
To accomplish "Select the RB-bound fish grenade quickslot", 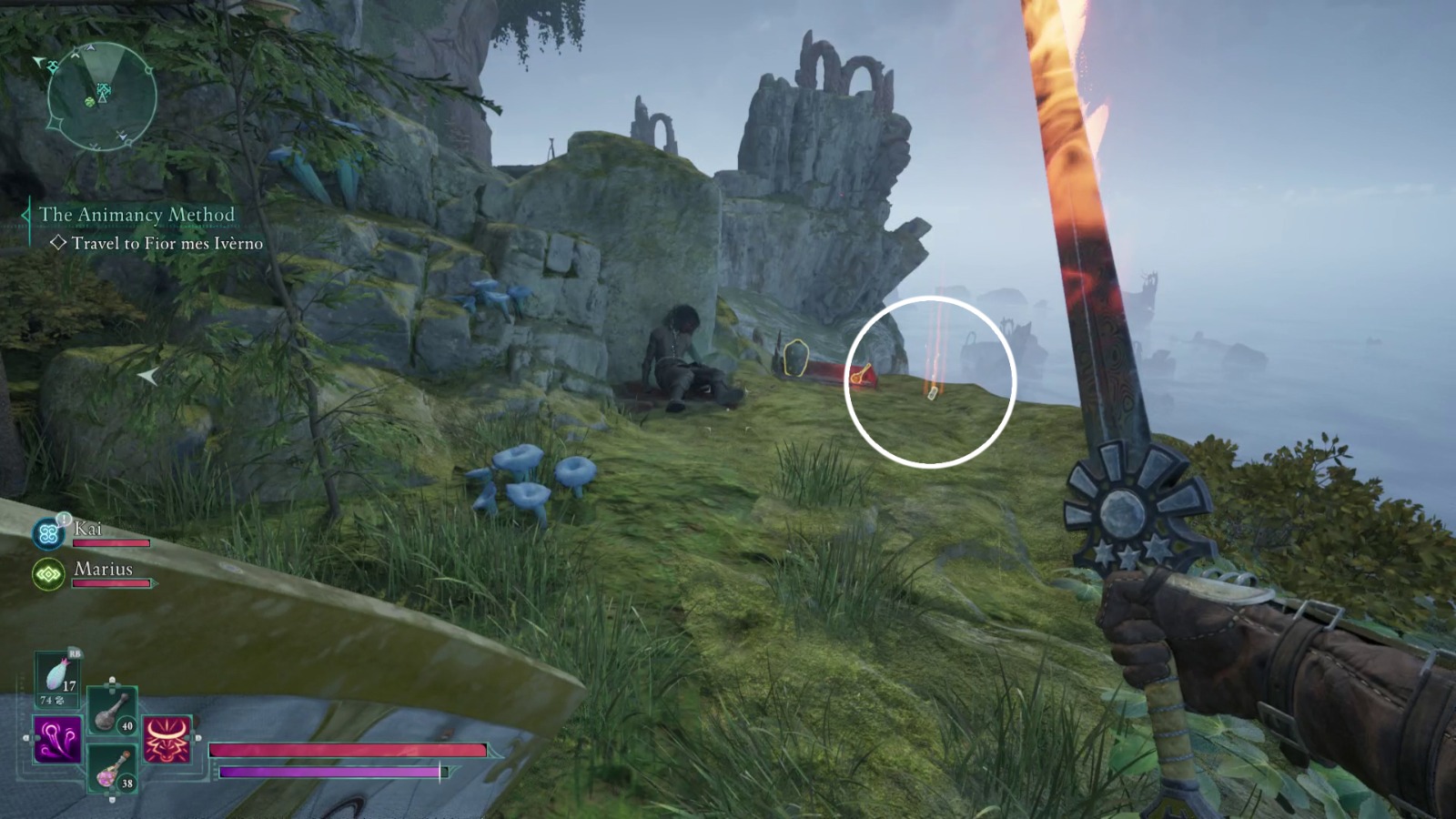I will tap(56, 677).
